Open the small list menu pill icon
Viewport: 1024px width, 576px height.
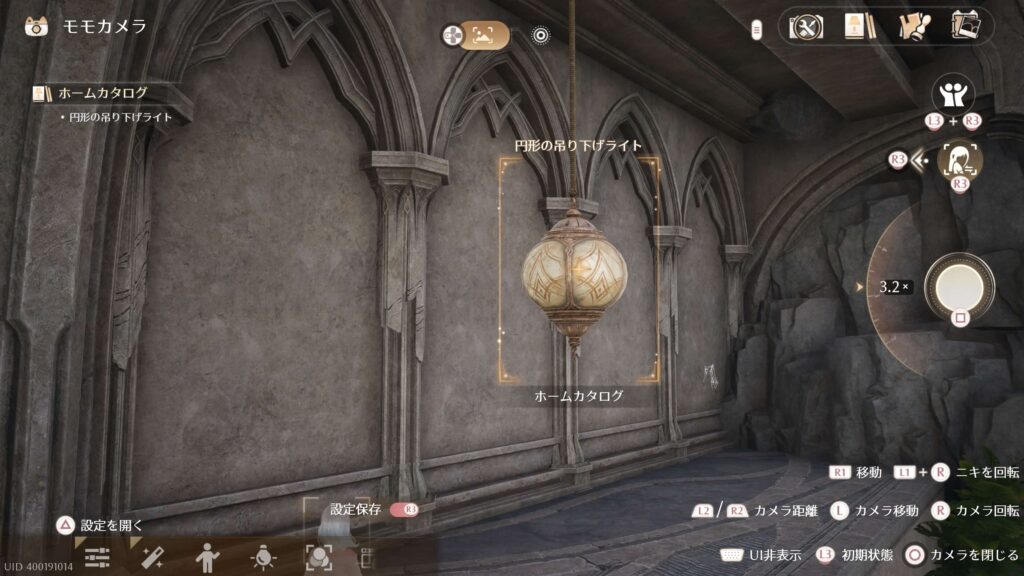pyautogui.click(x=758, y=30)
